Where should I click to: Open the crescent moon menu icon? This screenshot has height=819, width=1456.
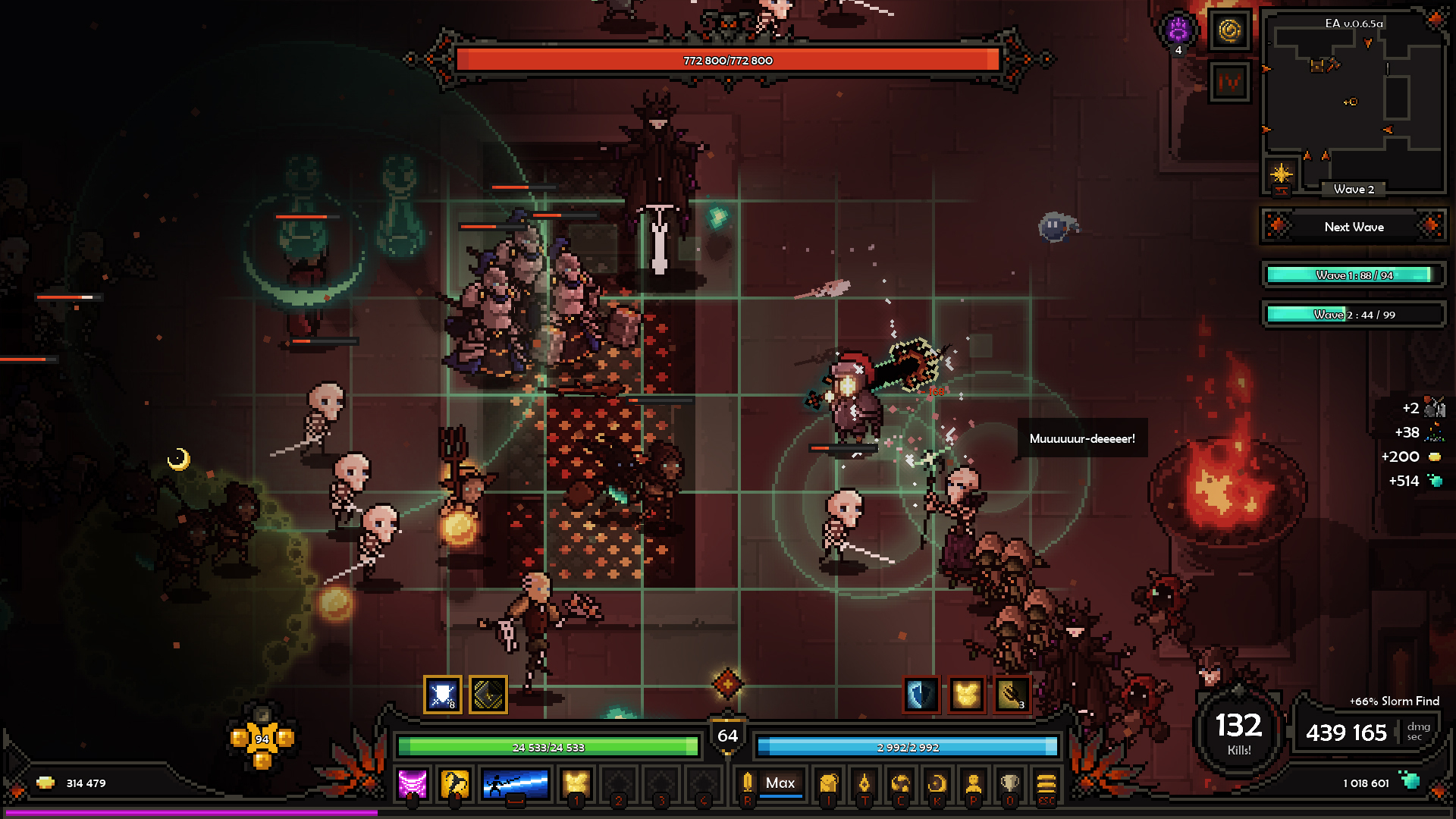(937, 784)
